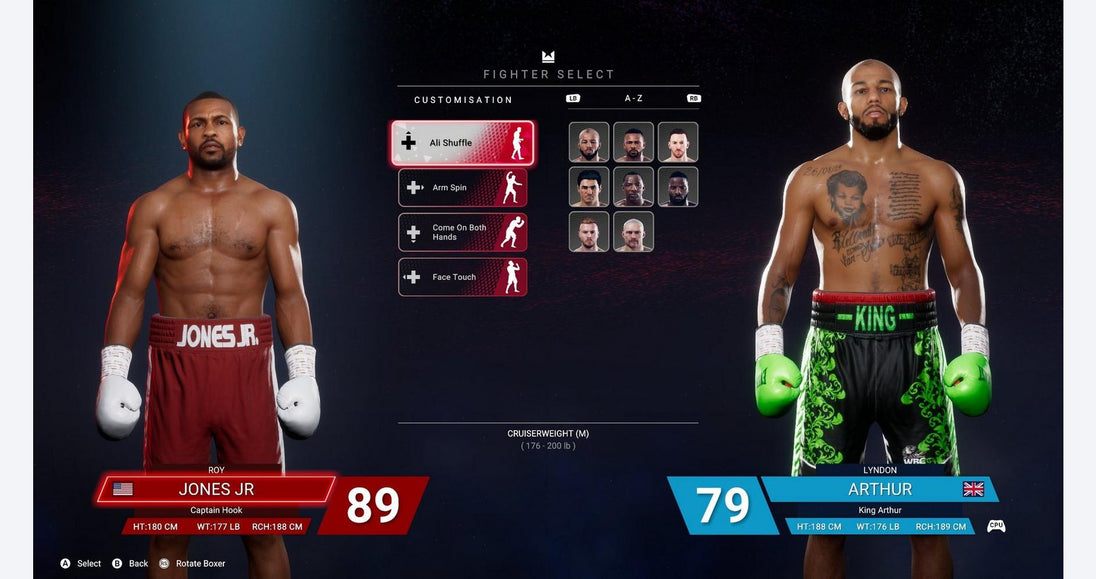
Task: Pick the ginger-bearded fighter portrait in bottom row
Action: click(x=589, y=231)
